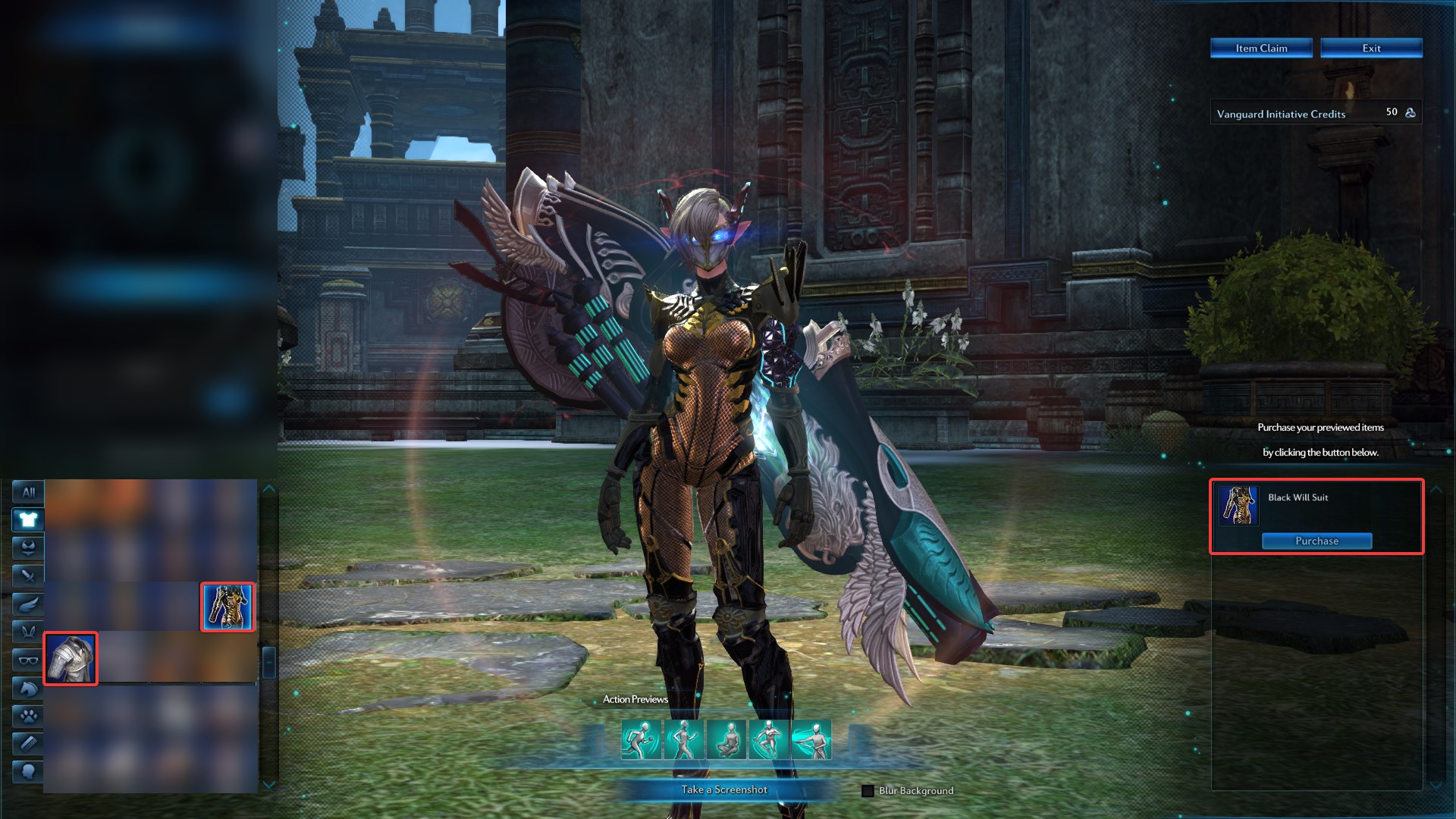Play the sitting cross-legged action preview
The width and height of the screenshot is (1456, 819).
coord(726,739)
